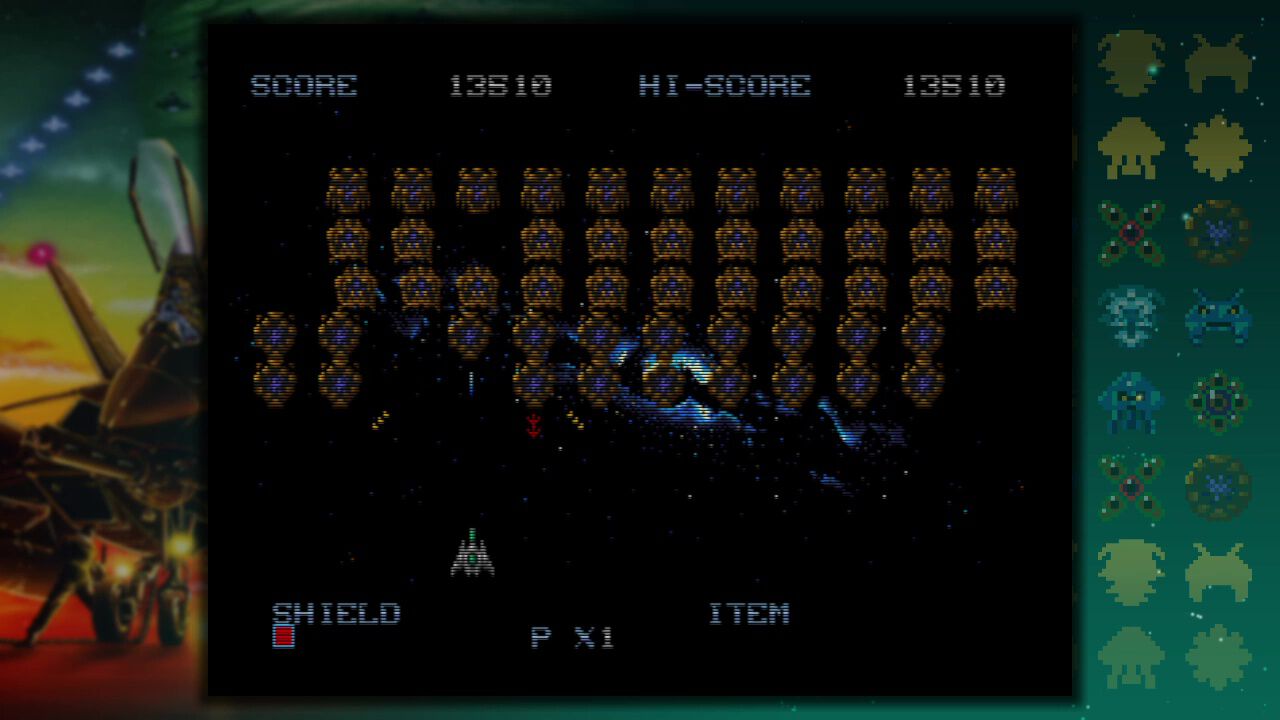Select the blue crab alien icon in sidebar

[x=1219, y=316]
